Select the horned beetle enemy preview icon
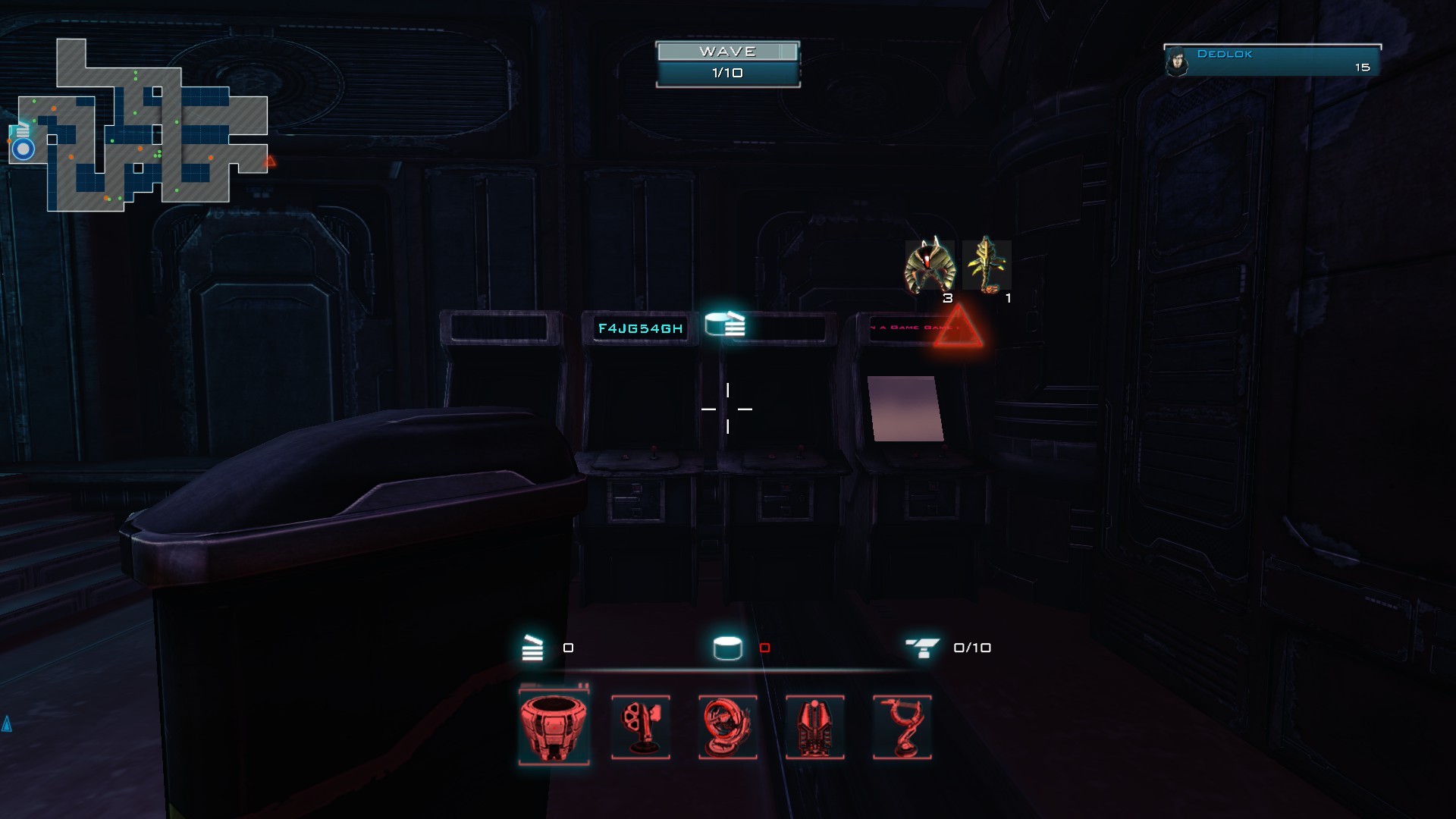The image size is (1456, 819). 930,266
